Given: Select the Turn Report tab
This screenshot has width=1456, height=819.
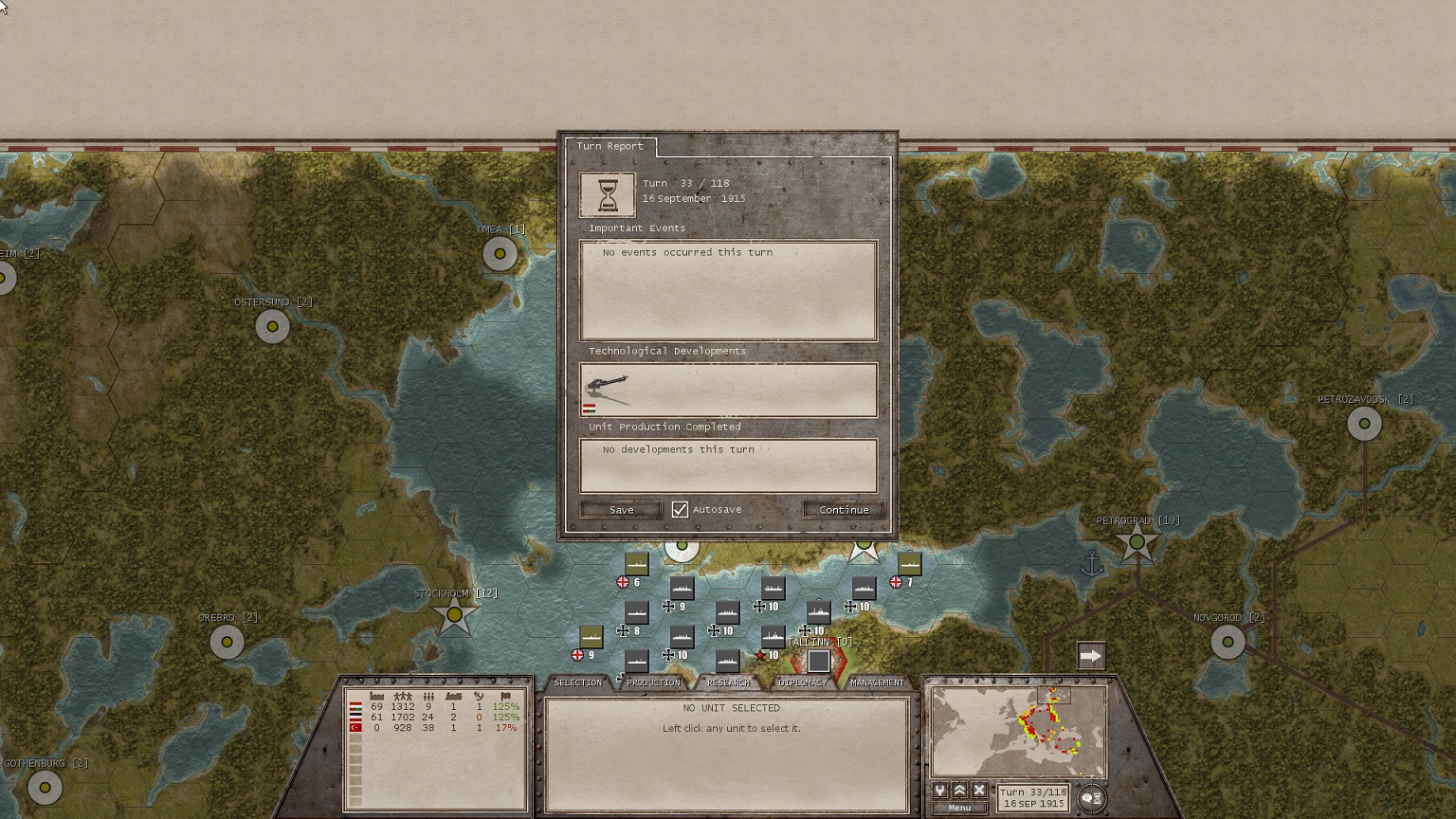Looking at the screenshot, I should 610,146.
